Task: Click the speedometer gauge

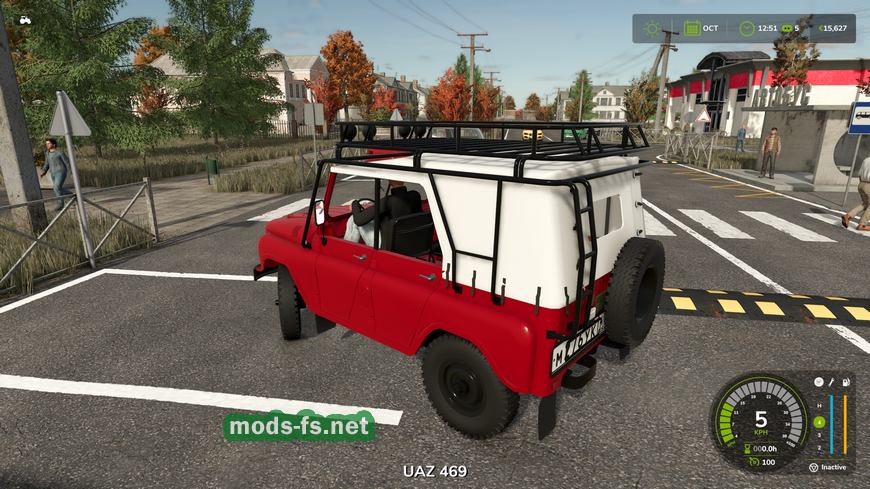Action: tap(760, 418)
